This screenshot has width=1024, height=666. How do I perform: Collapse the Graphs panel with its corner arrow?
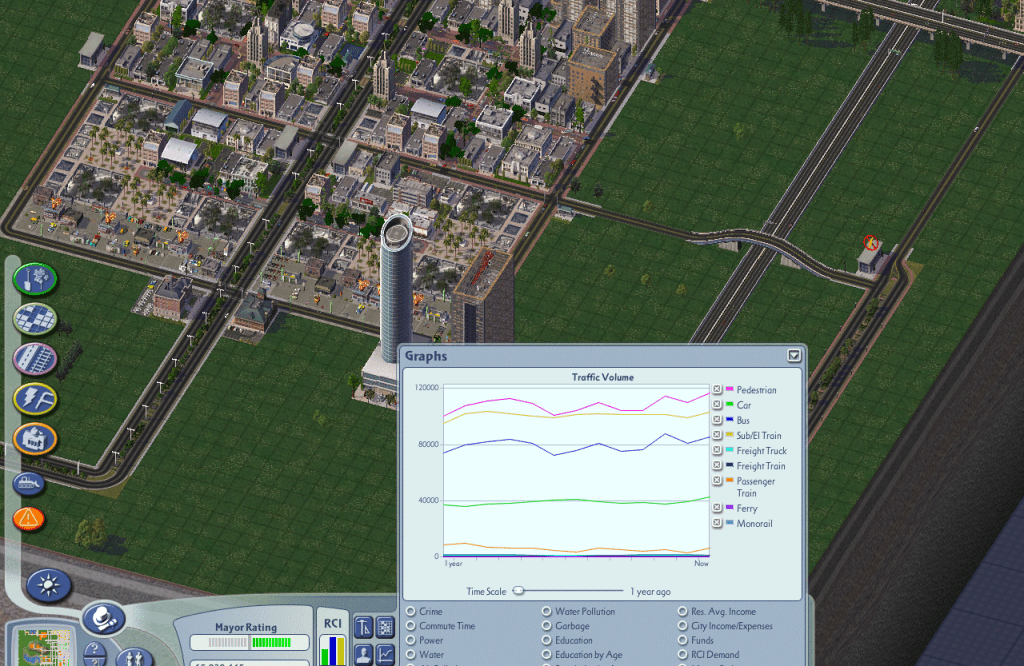tap(794, 355)
